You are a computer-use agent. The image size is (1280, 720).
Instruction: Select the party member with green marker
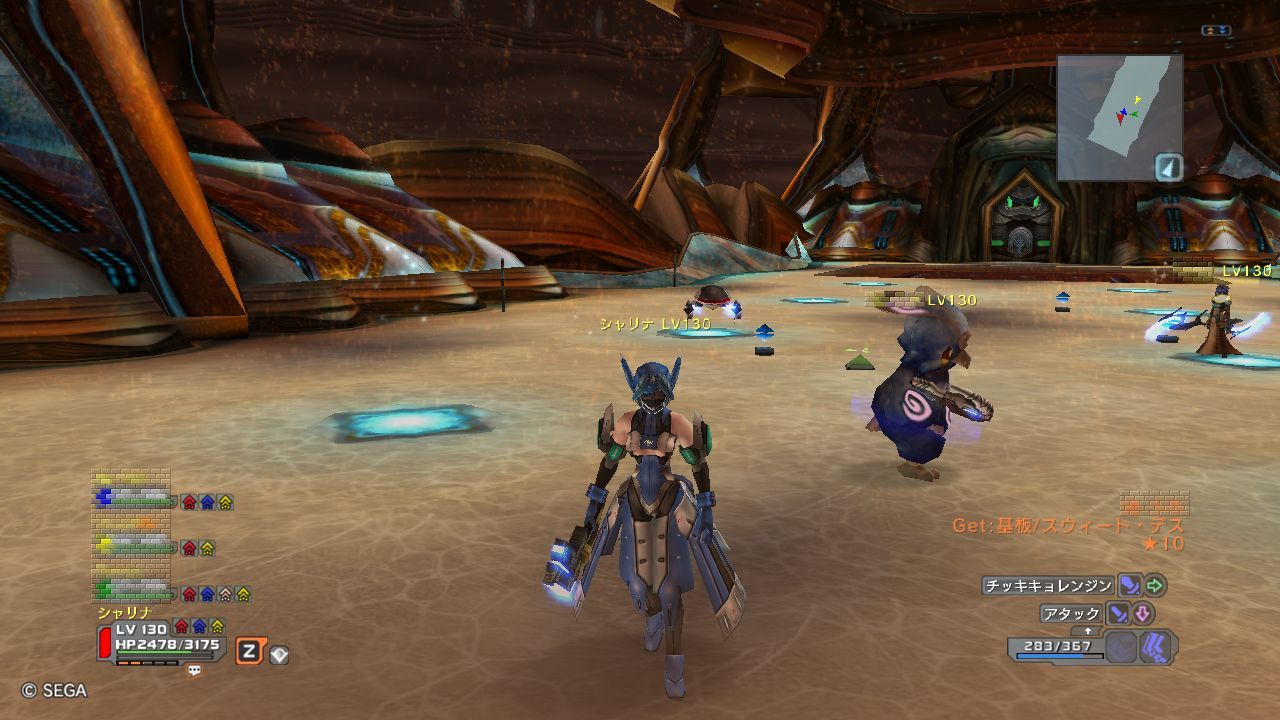134,592
